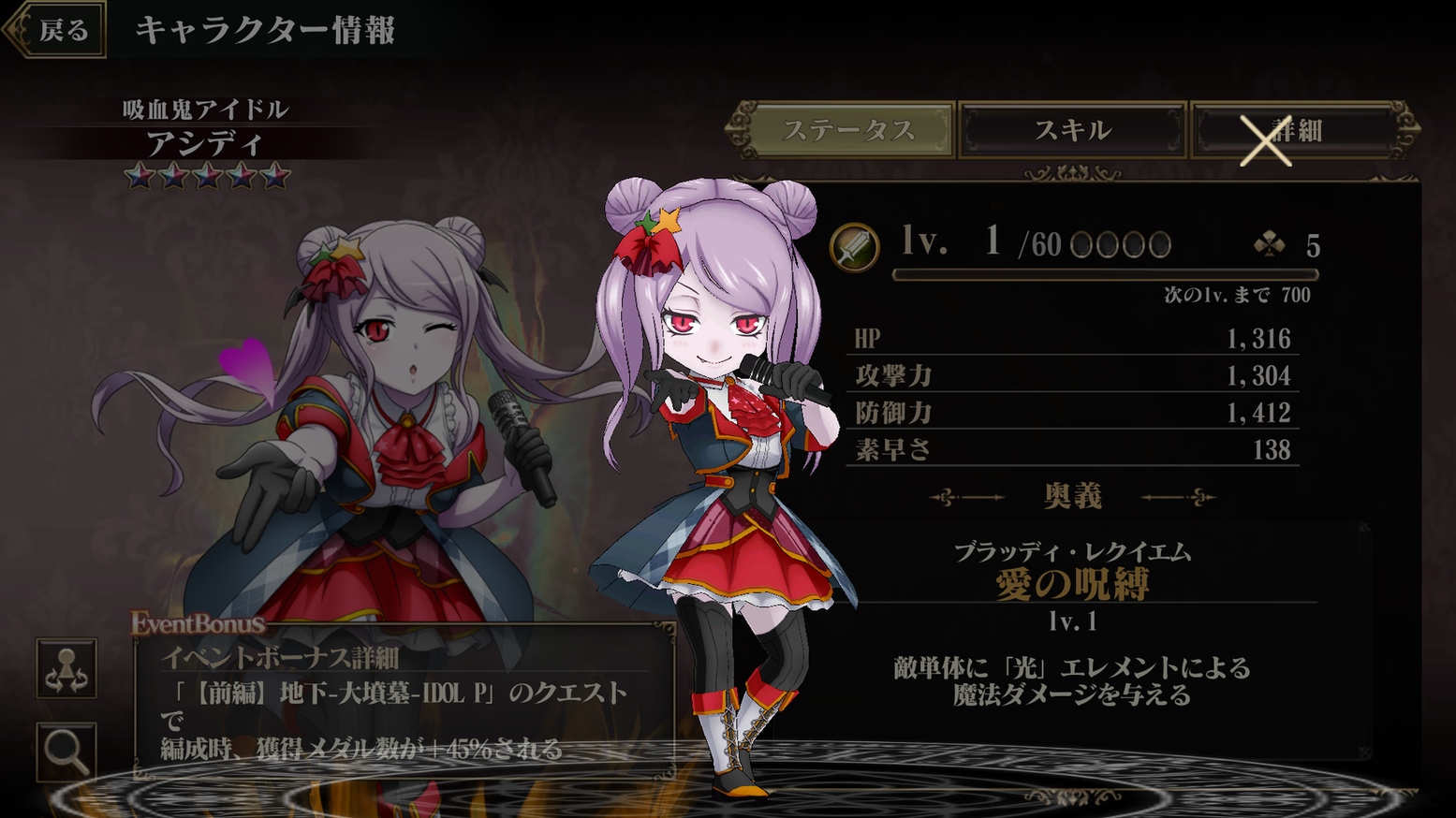1456x818 pixels.
Task: Open the magnifying glass zoom tool
Action: point(66,749)
